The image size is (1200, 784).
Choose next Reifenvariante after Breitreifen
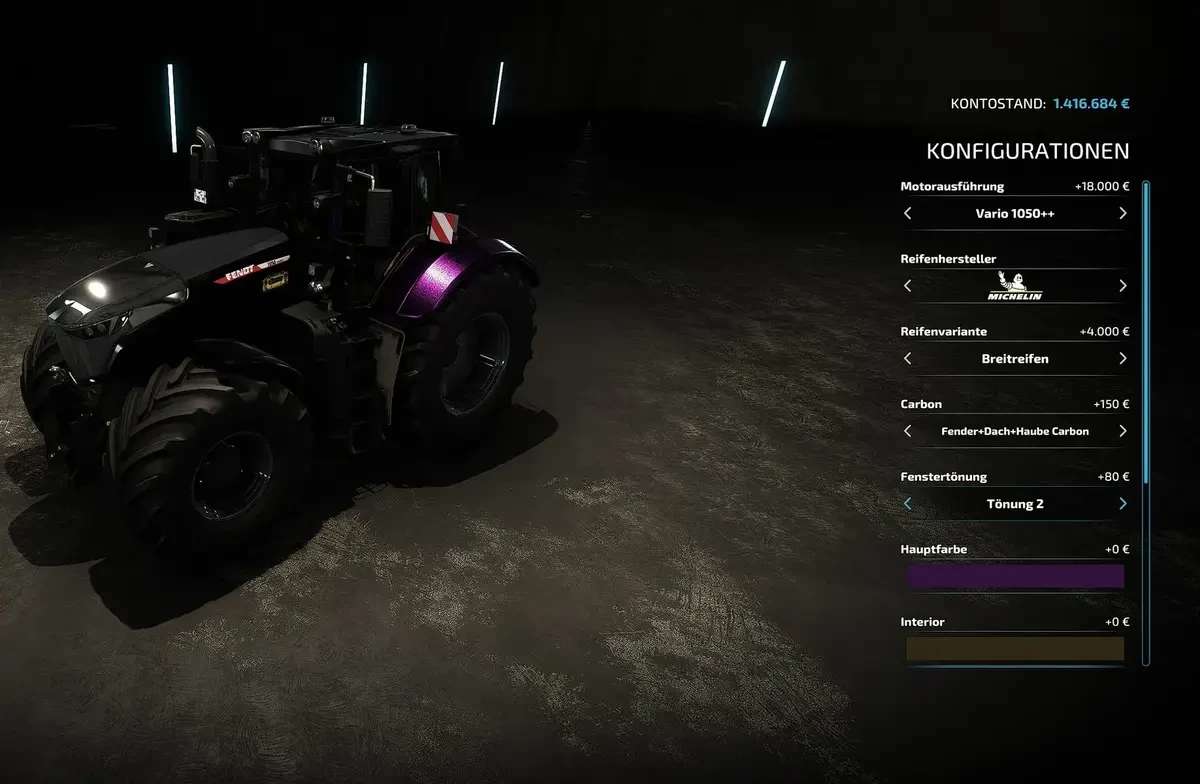[x=1122, y=358]
